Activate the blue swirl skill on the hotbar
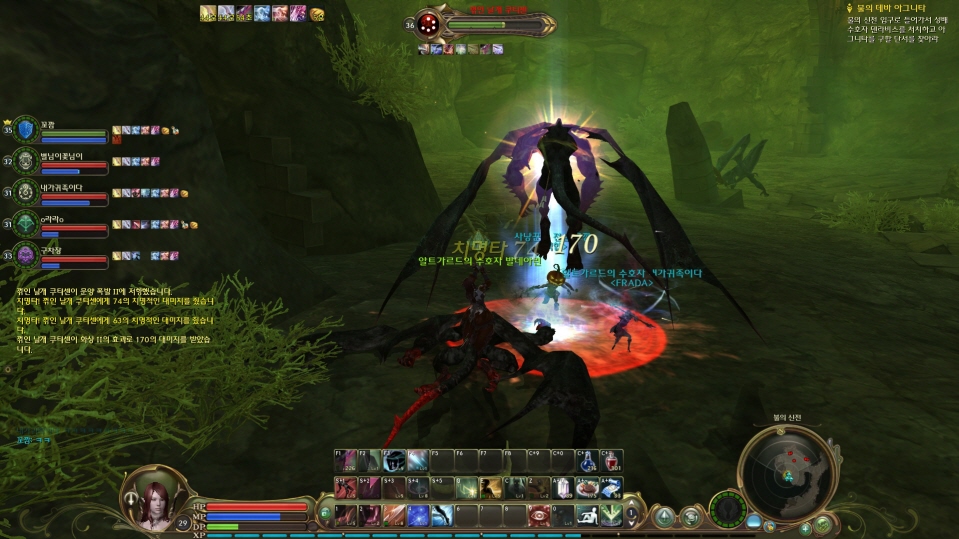The width and height of the screenshot is (959, 539). click(417, 515)
